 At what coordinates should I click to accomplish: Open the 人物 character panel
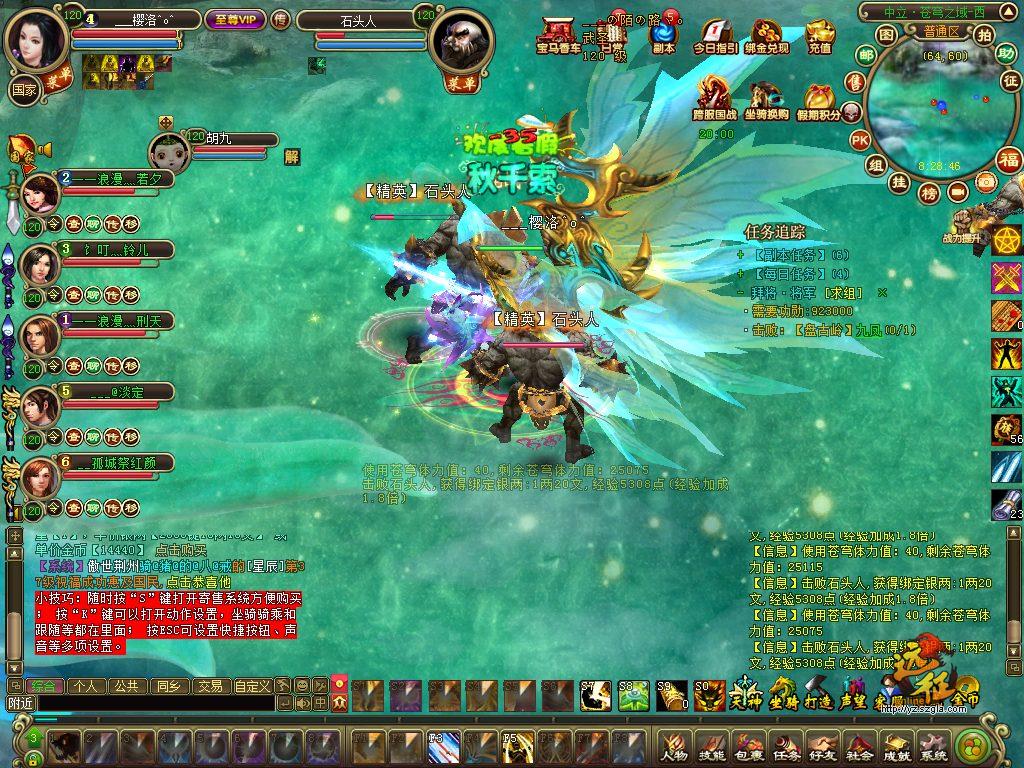(x=675, y=748)
